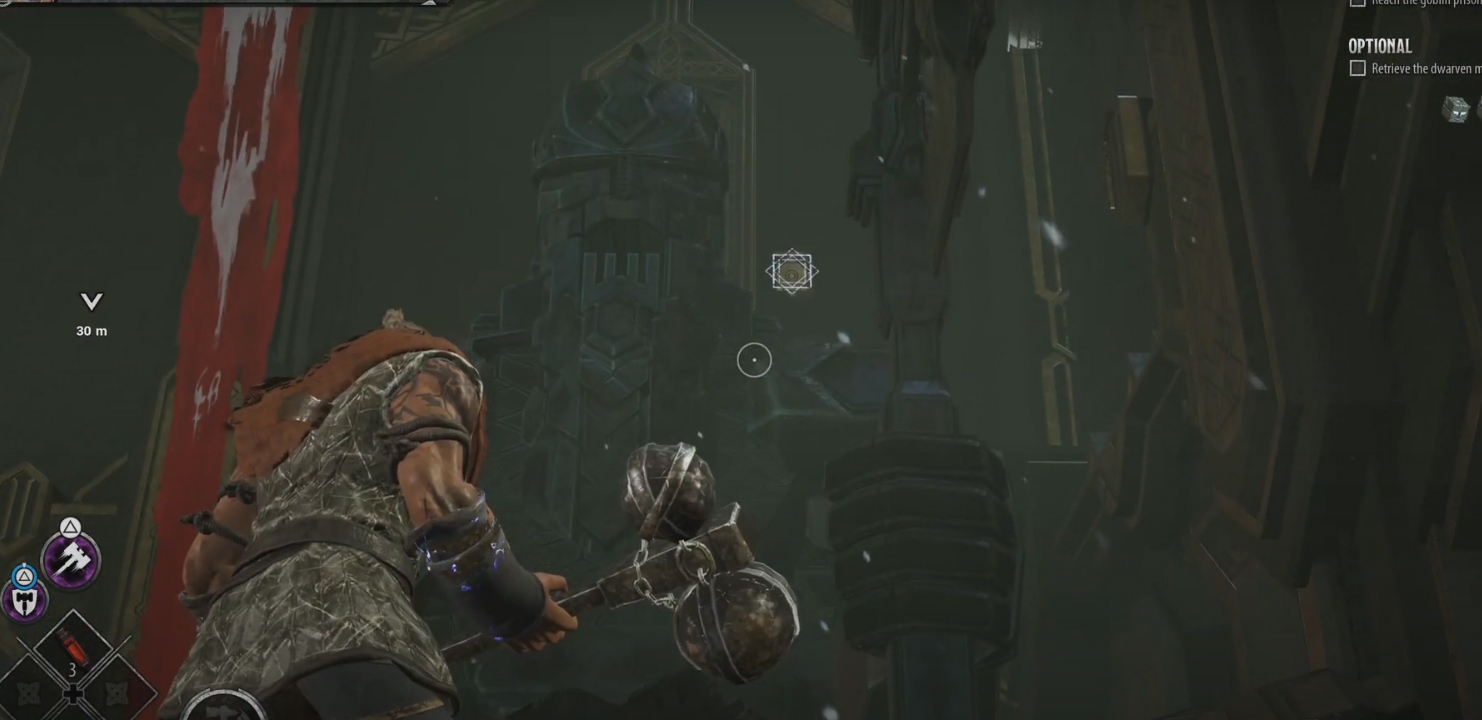Activate the hammer shield ability

(x=24, y=599)
